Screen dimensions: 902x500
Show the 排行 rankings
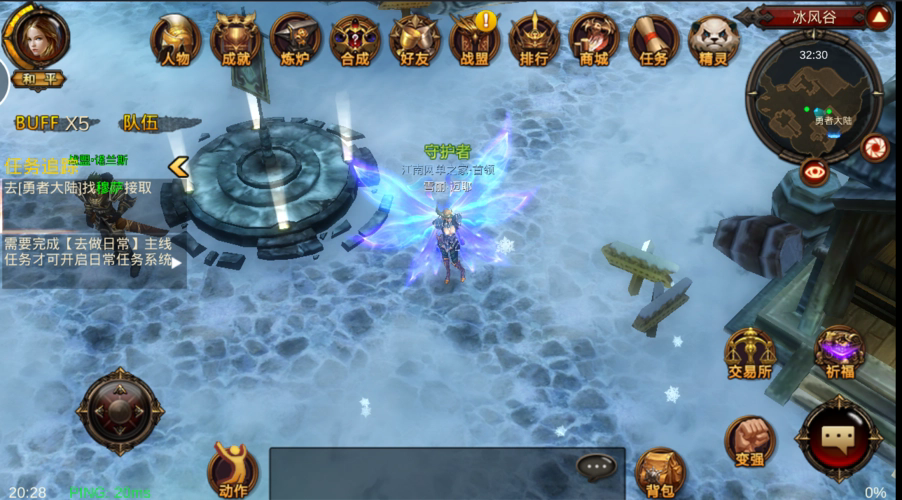534,38
